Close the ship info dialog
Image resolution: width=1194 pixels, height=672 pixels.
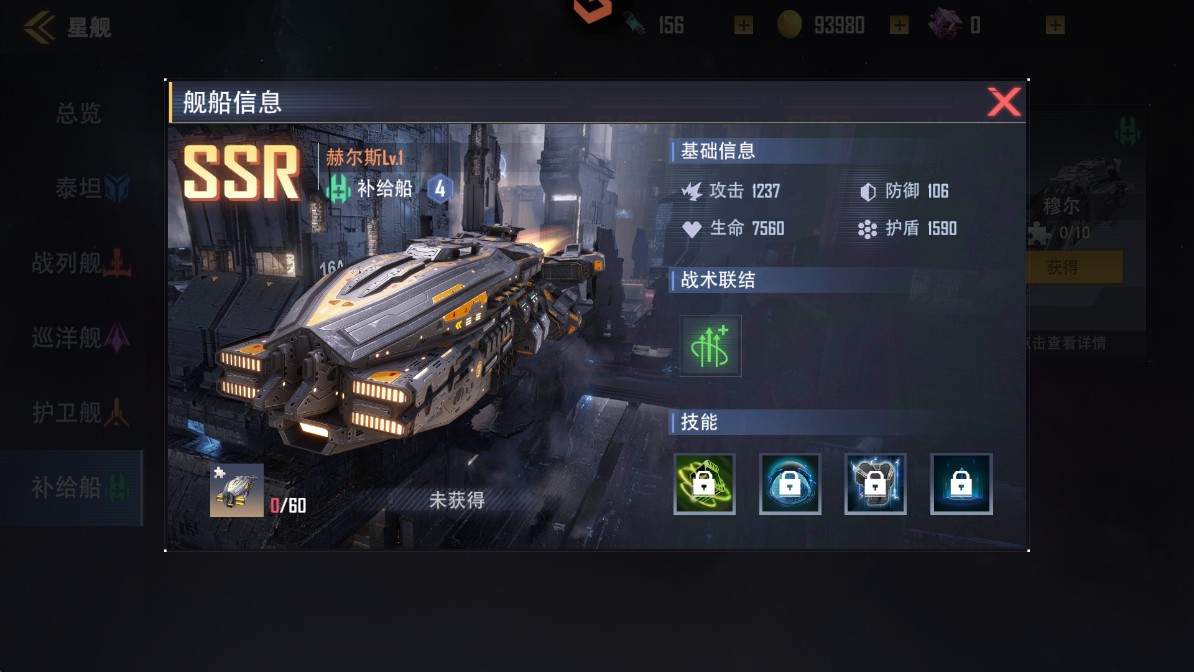[x=1003, y=102]
